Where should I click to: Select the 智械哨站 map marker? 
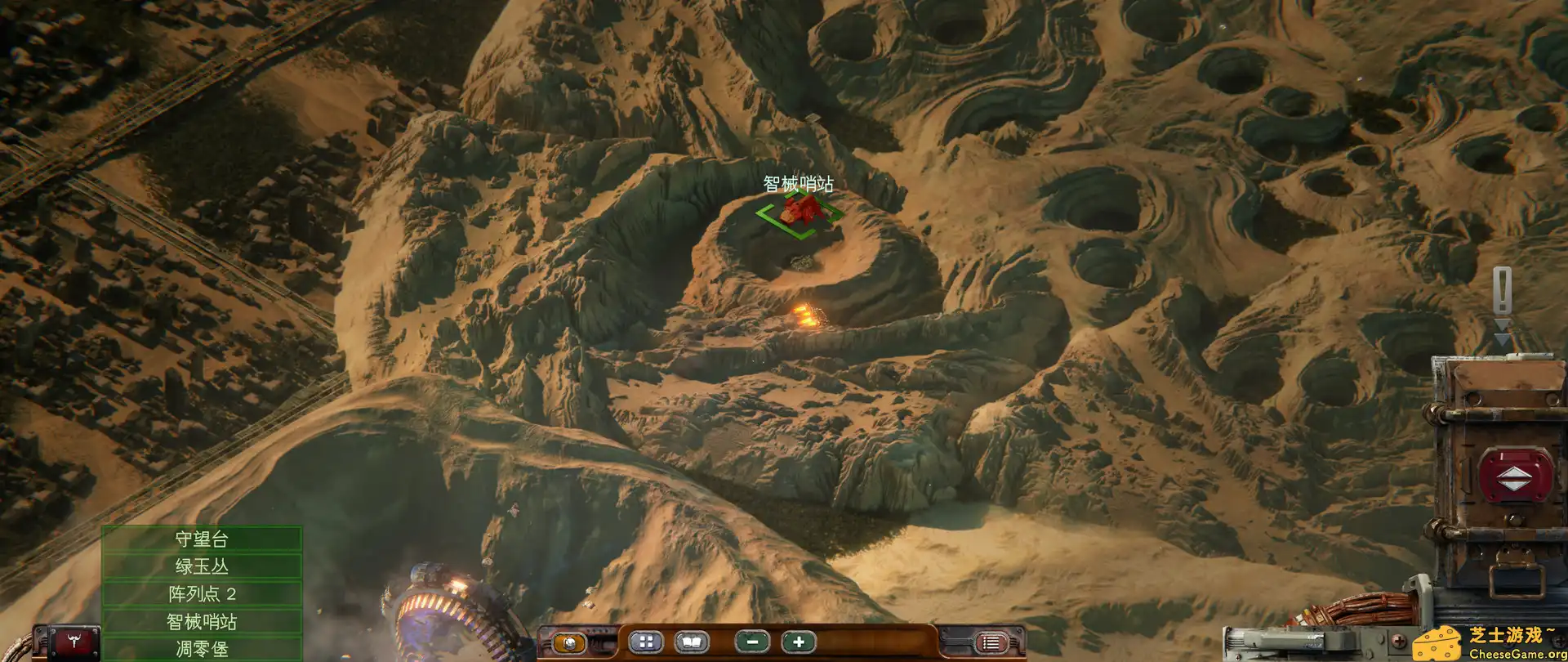click(800, 210)
